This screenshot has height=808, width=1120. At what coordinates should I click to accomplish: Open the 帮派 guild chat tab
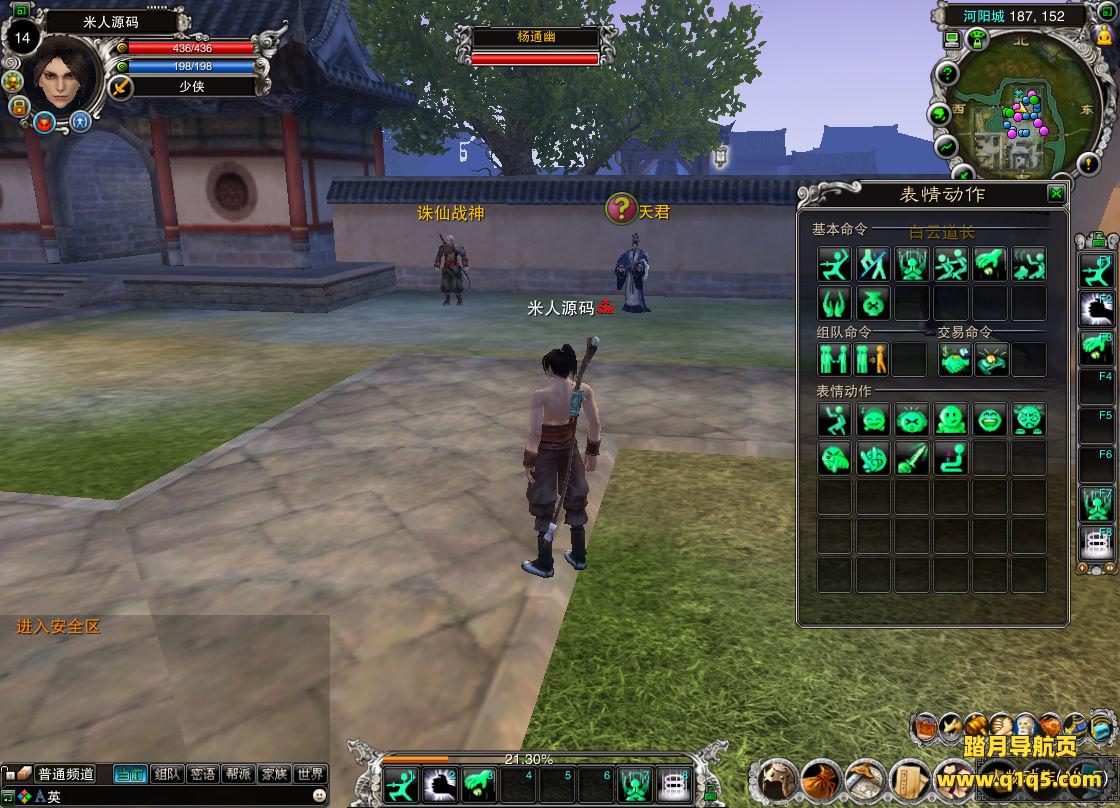point(238,774)
